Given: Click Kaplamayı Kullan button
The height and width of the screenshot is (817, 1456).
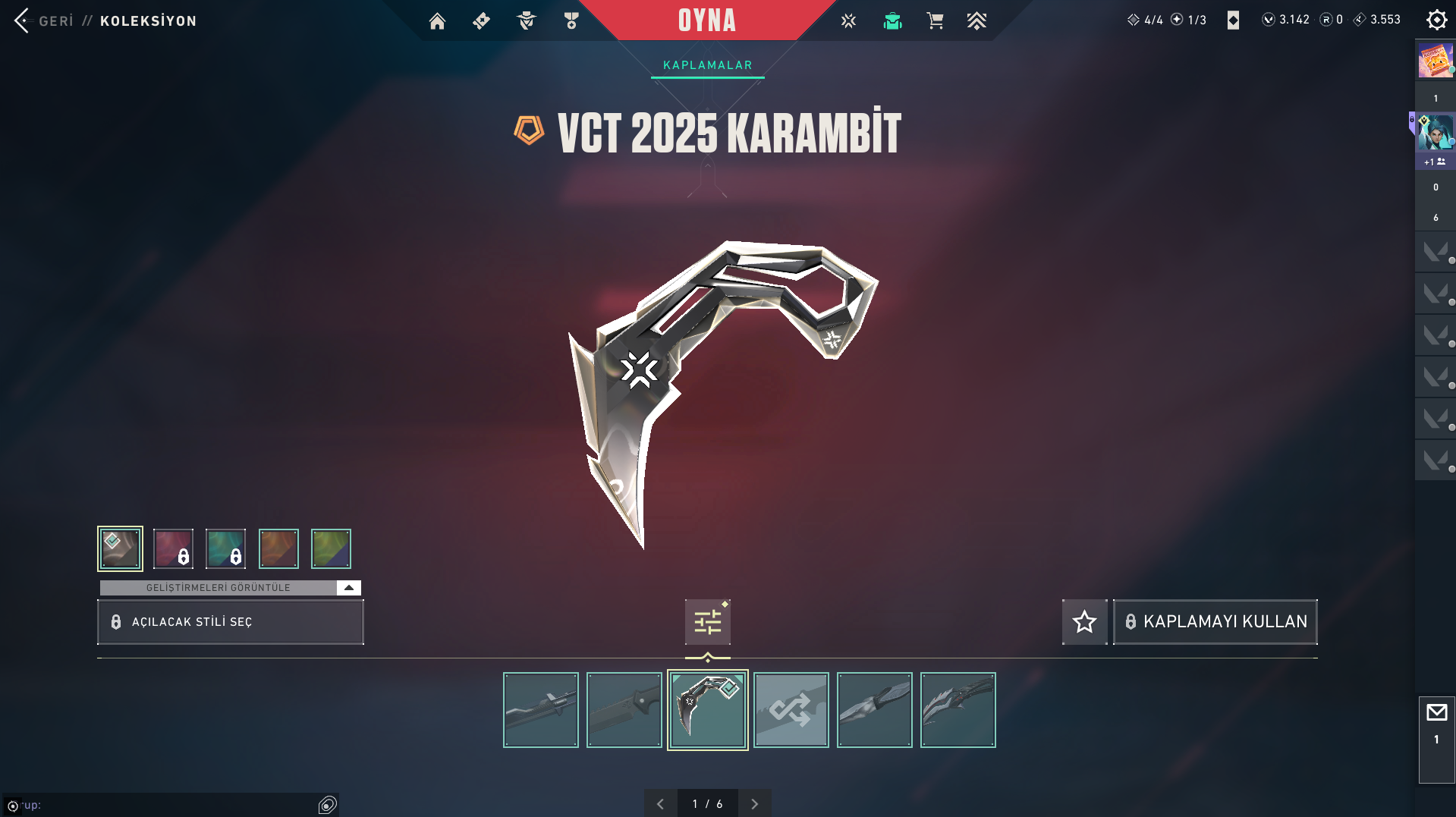Looking at the screenshot, I should 1215,622.
